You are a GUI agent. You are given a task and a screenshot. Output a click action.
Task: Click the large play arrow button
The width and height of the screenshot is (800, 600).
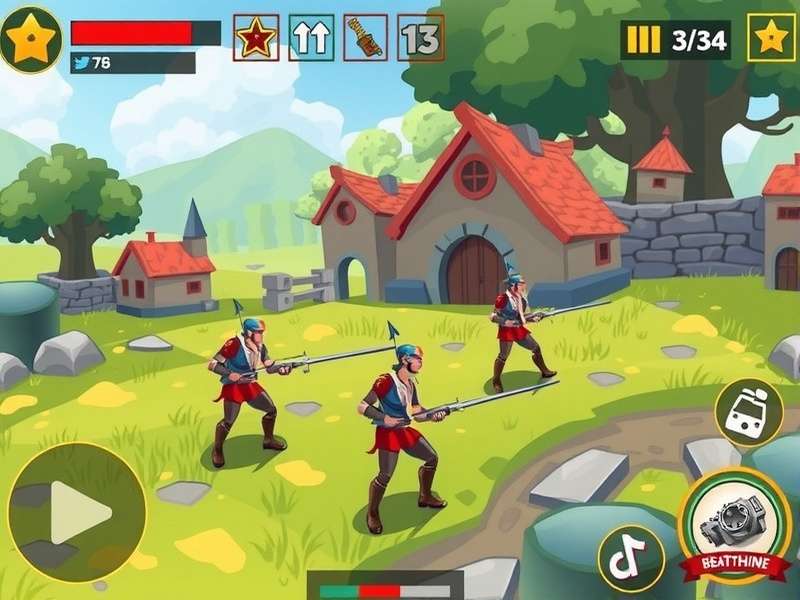click(77, 512)
